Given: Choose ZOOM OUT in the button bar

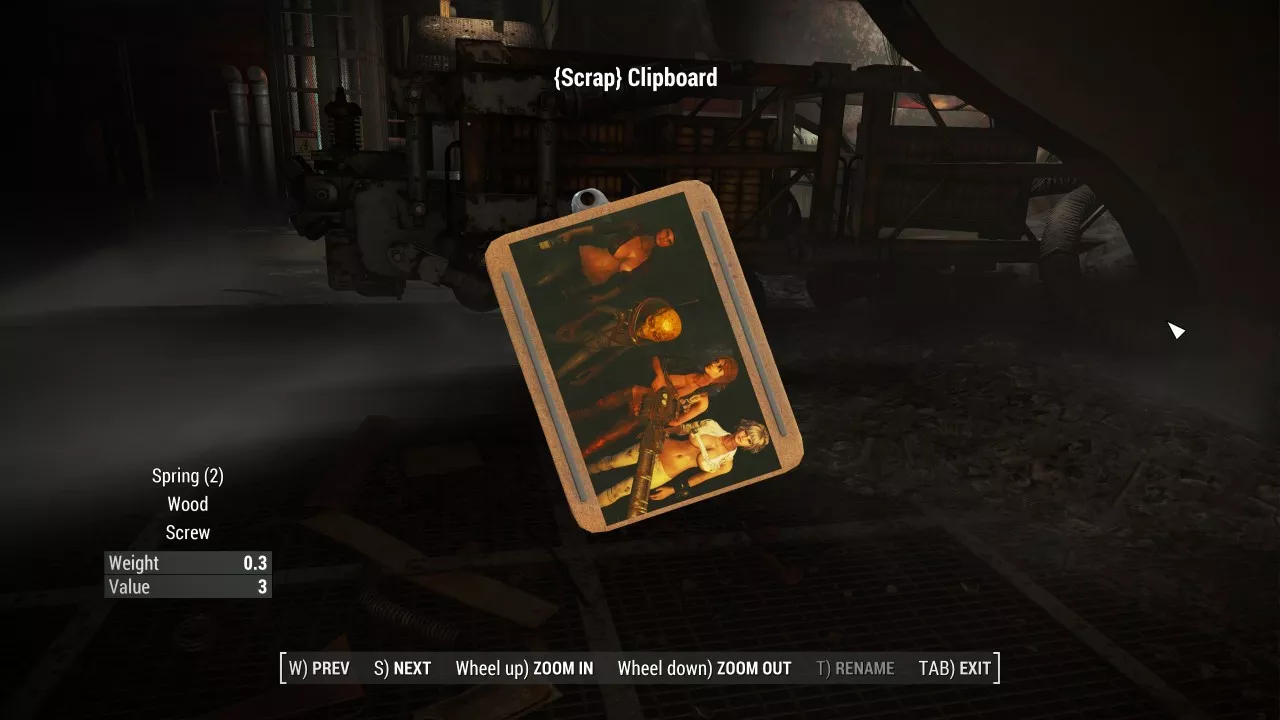Looking at the screenshot, I should point(704,668).
